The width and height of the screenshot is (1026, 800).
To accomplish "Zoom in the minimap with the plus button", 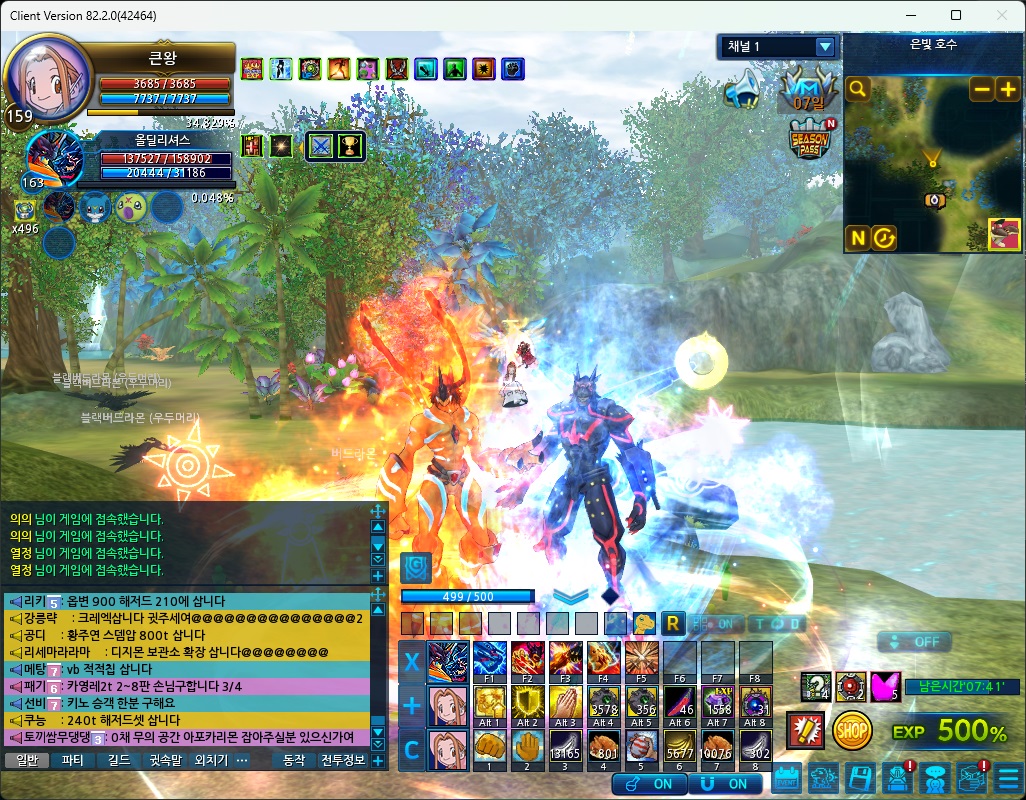I will (x=1007, y=89).
